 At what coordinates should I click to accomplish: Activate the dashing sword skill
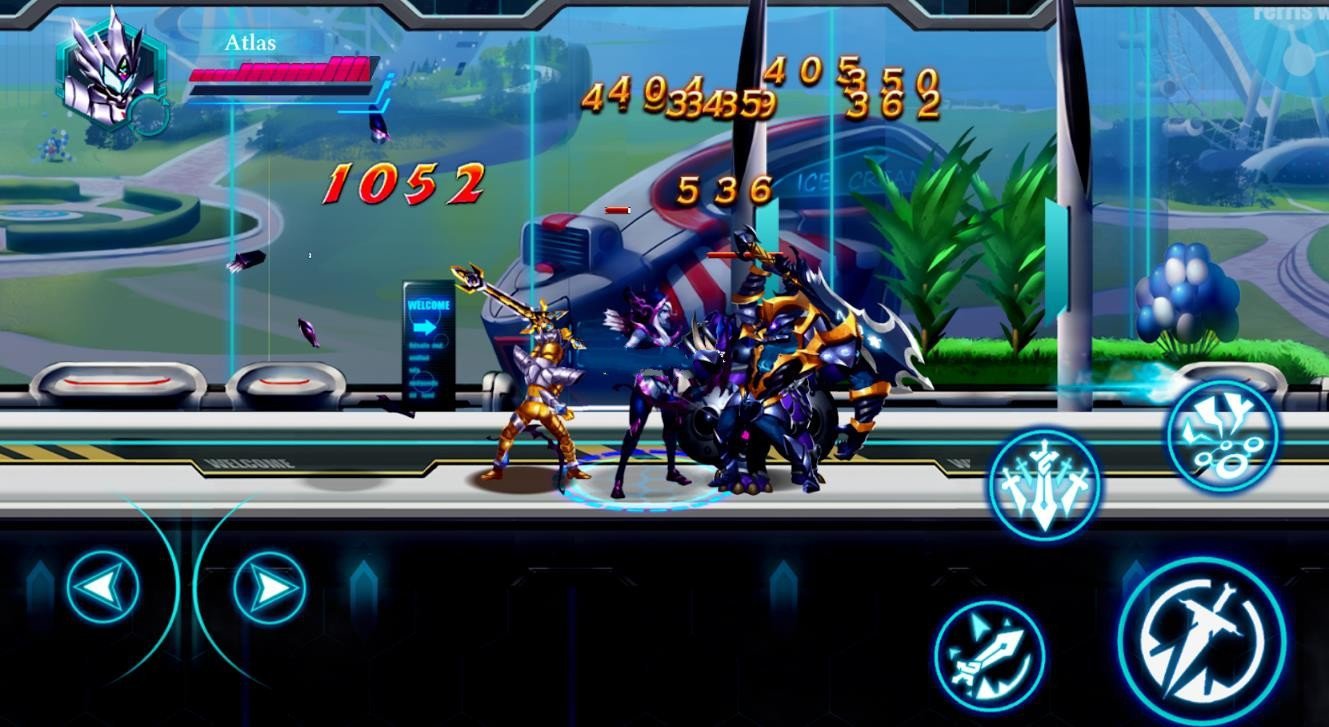[989, 656]
